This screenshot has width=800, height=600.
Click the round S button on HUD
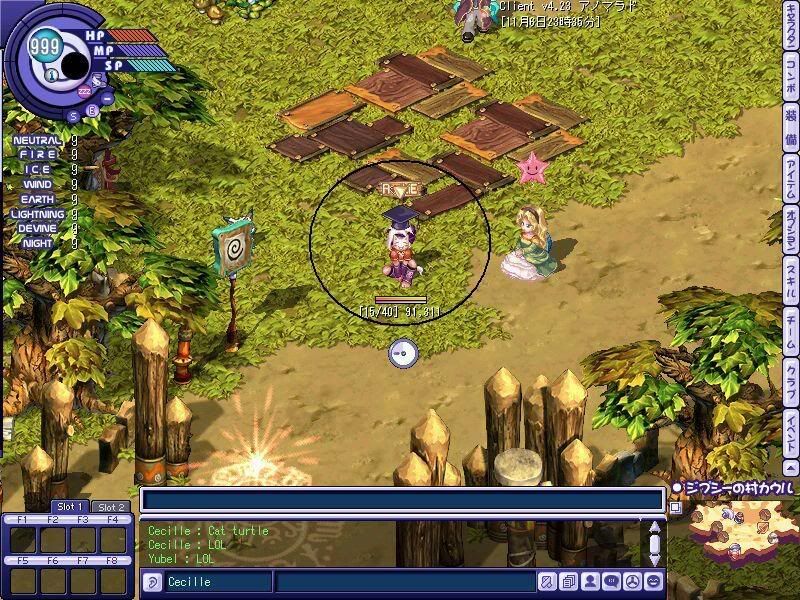[73, 114]
